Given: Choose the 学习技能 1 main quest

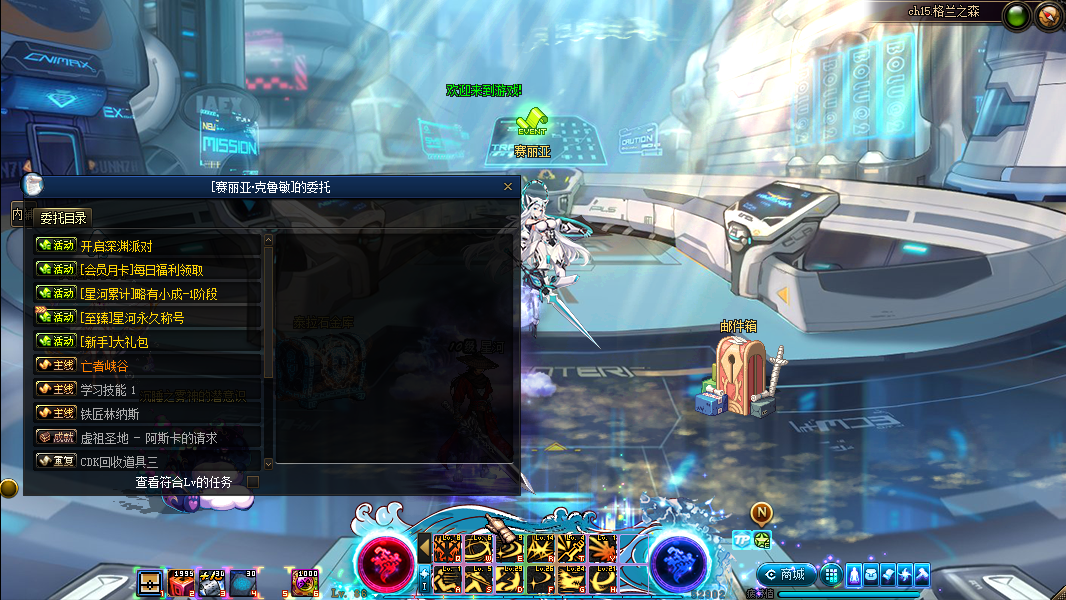Looking at the screenshot, I should [148, 390].
